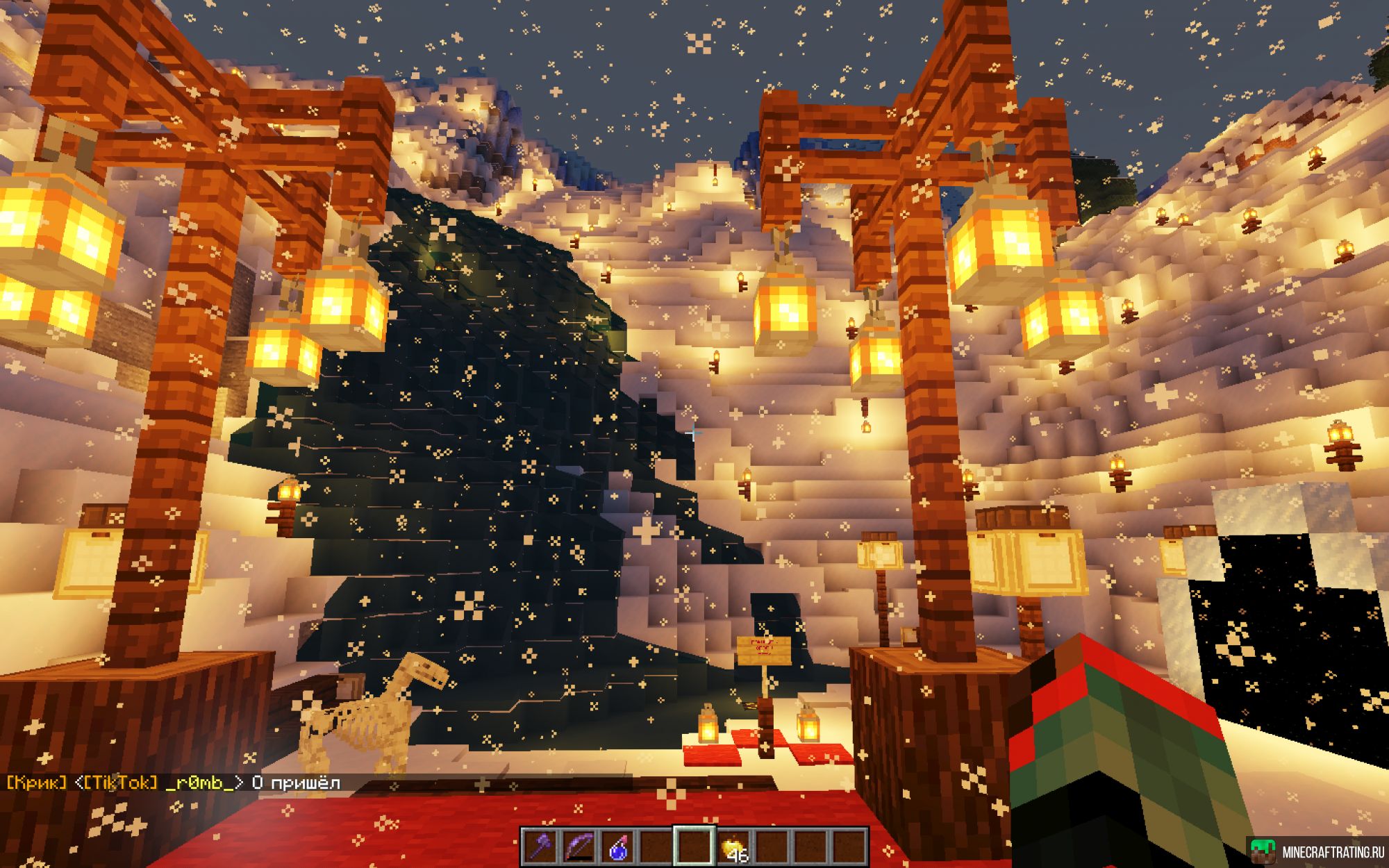The height and width of the screenshot is (868, 1389).
Task: Select the enchanted bow hotbar slot
Action: pos(579,846)
